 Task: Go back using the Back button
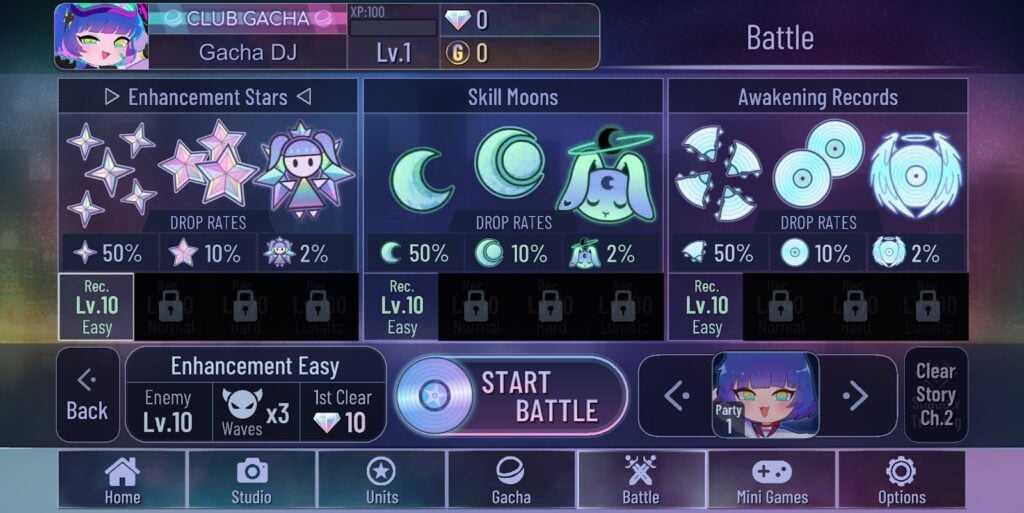(x=87, y=395)
